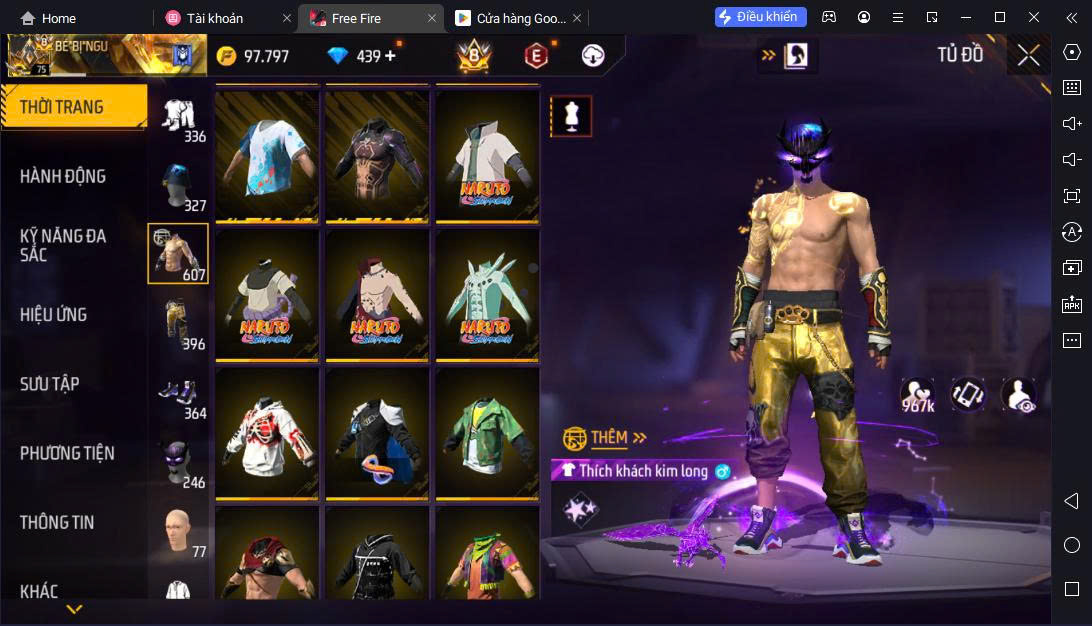The image size is (1092, 626).
Task: Click the mannequin preview icon
Action: 572,117
